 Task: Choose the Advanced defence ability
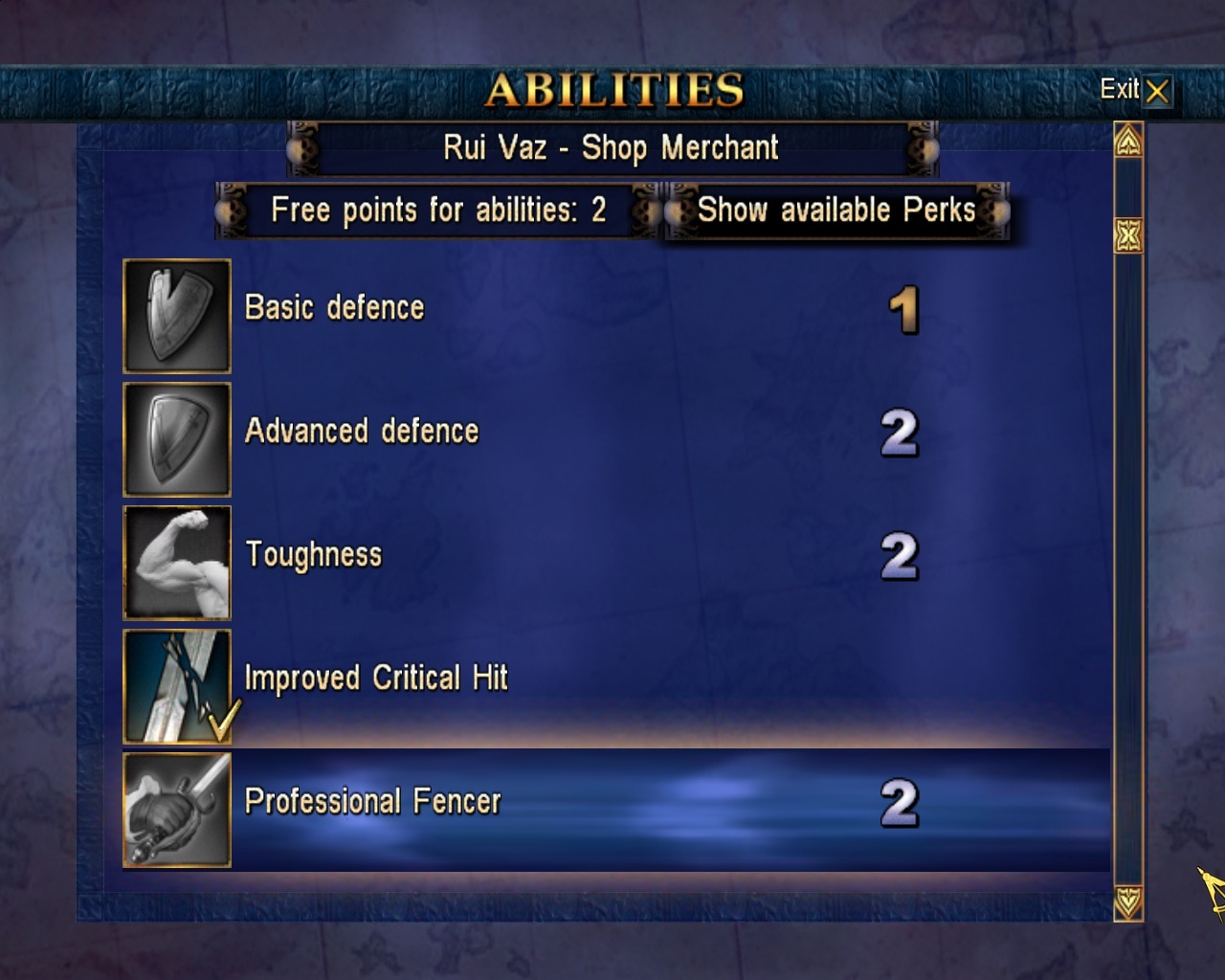[361, 432]
